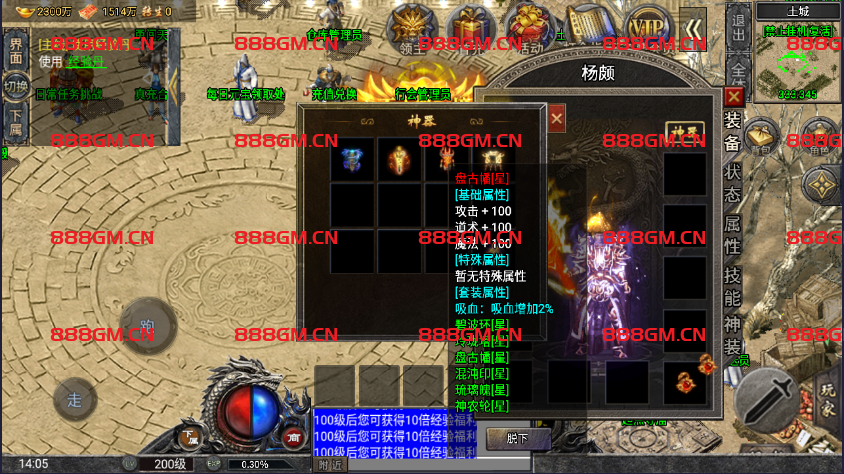Viewport: 844px width, 474px height.
Task: Select the red amulet equipment slot
Action: tap(686, 382)
